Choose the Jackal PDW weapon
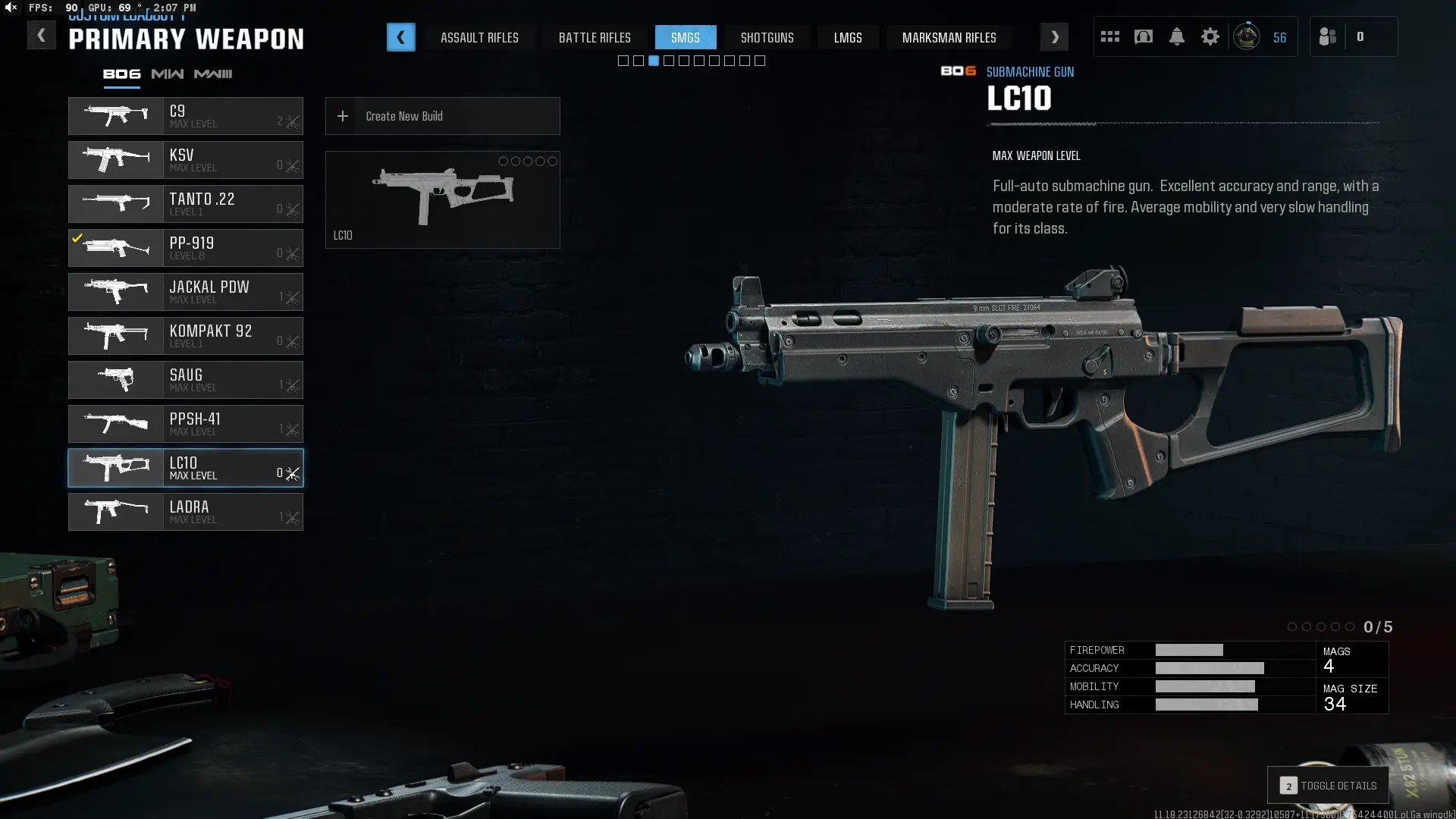The height and width of the screenshot is (819, 1456). click(x=186, y=292)
